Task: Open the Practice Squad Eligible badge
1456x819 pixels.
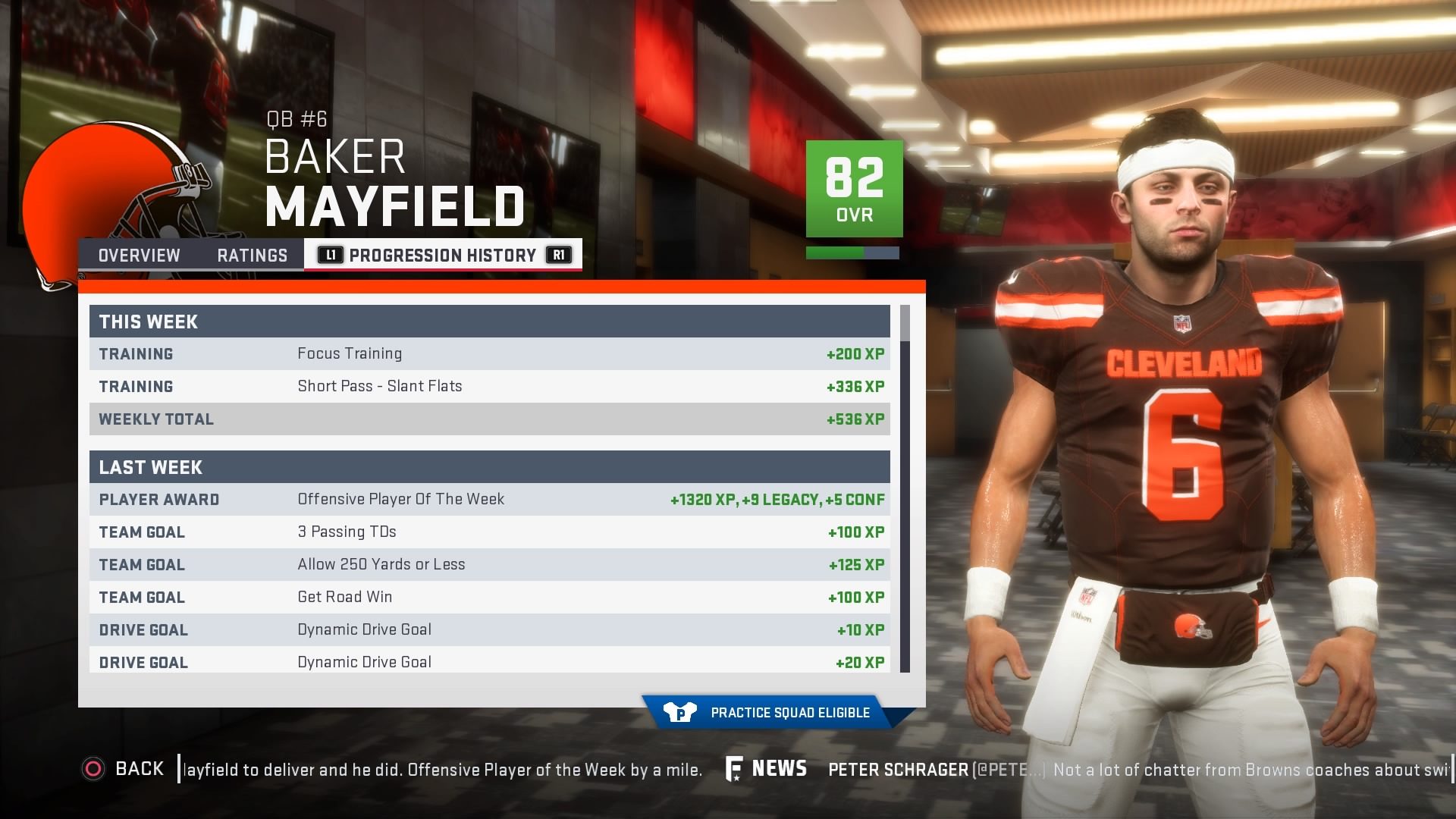Action: [x=775, y=713]
